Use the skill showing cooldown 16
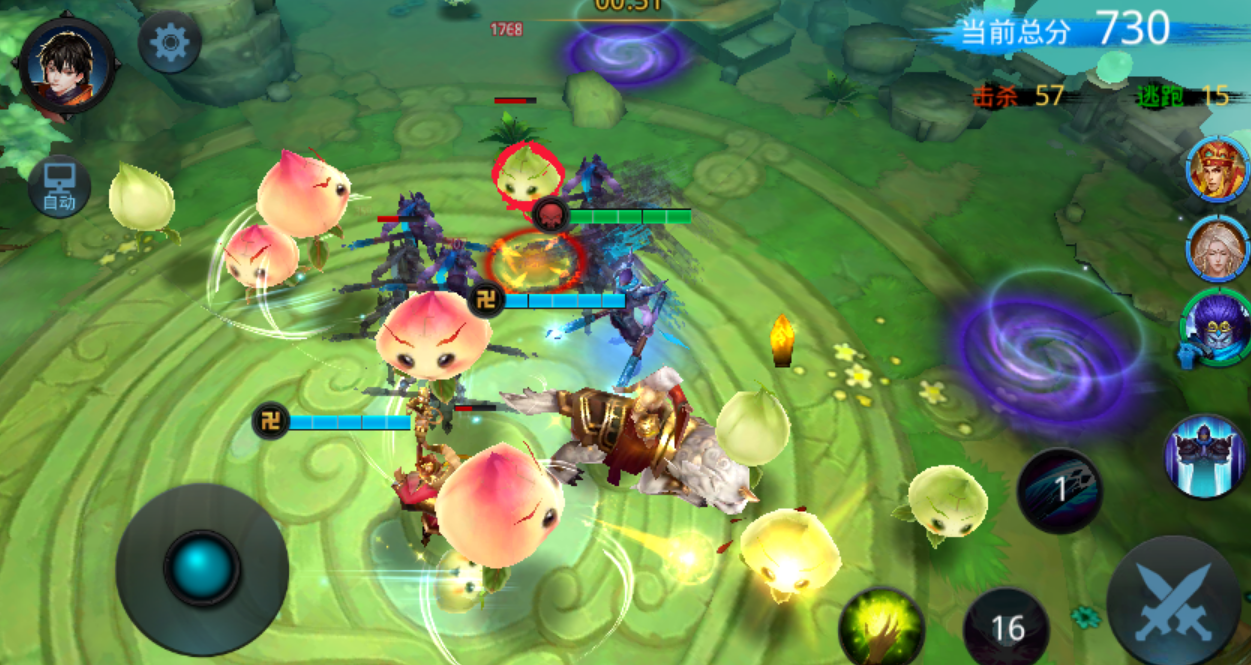The width and height of the screenshot is (1251, 665). pyautogui.click(x=1006, y=627)
